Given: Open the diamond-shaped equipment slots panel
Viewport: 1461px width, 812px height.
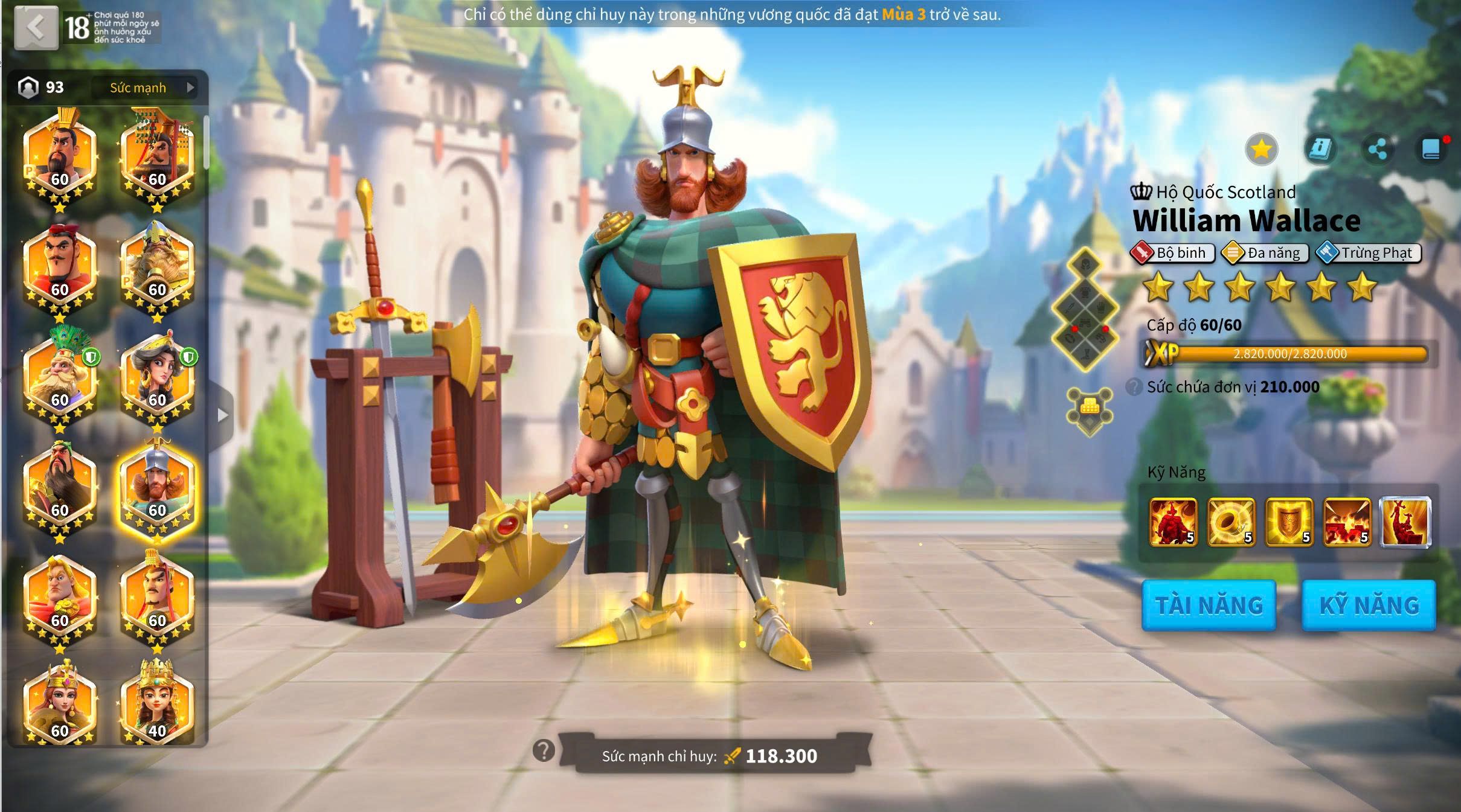Looking at the screenshot, I should click(1085, 309).
